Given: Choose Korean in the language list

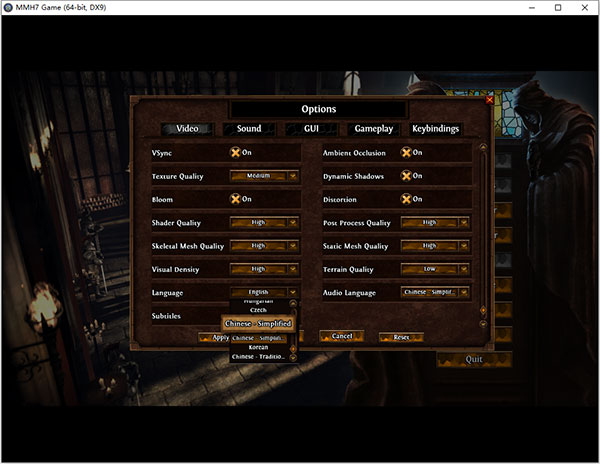Looking at the screenshot, I should 258,347.
